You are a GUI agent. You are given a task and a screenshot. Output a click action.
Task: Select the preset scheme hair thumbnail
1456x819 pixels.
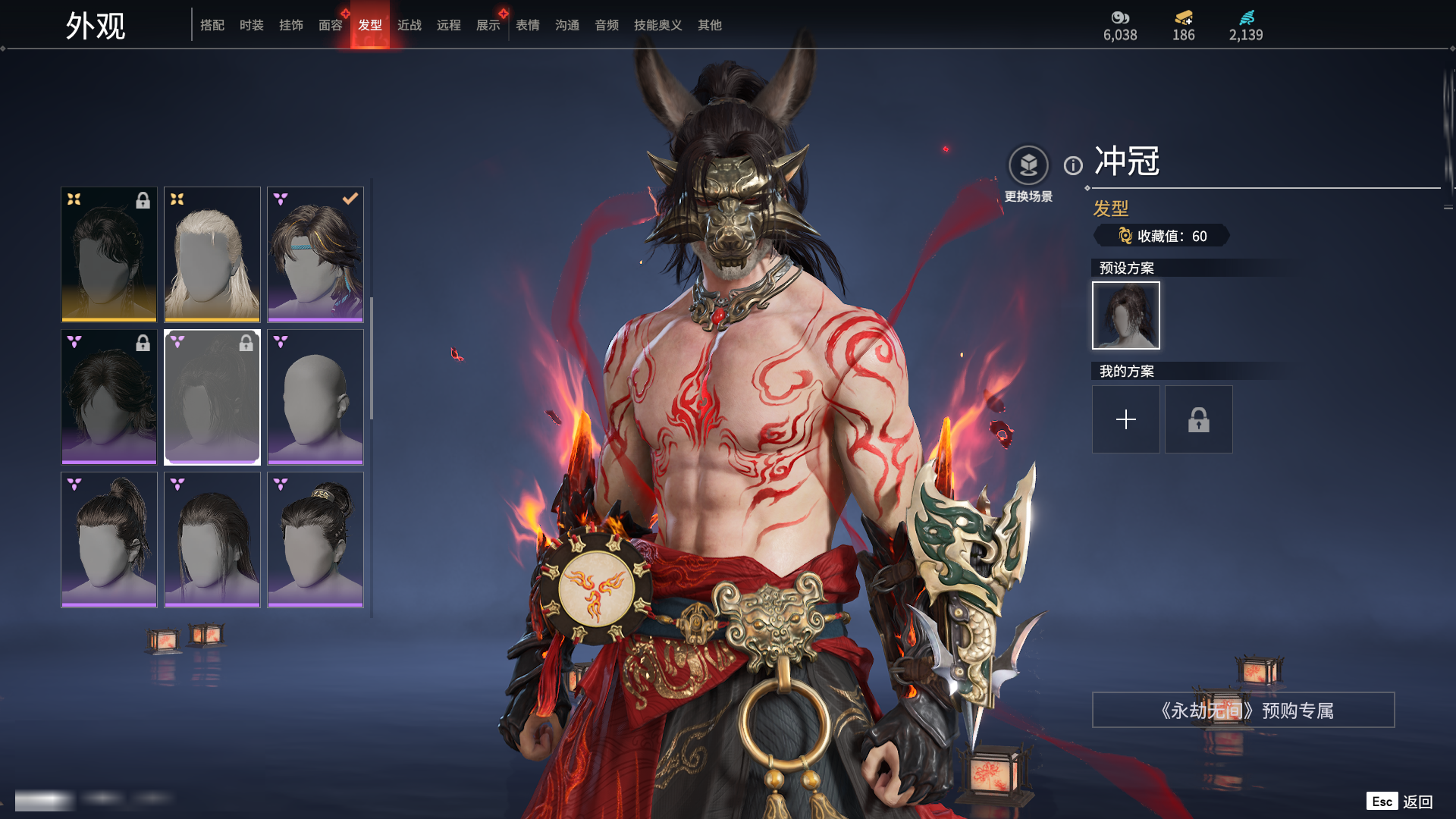pos(1126,315)
